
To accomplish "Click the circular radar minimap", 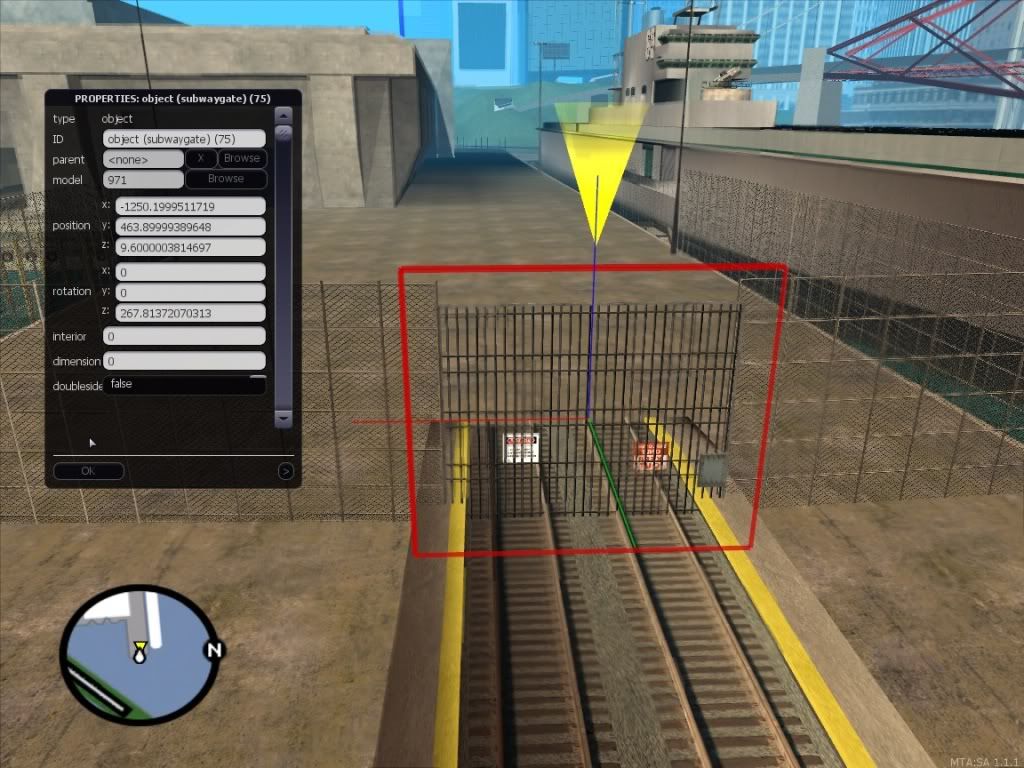I will 139,654.
